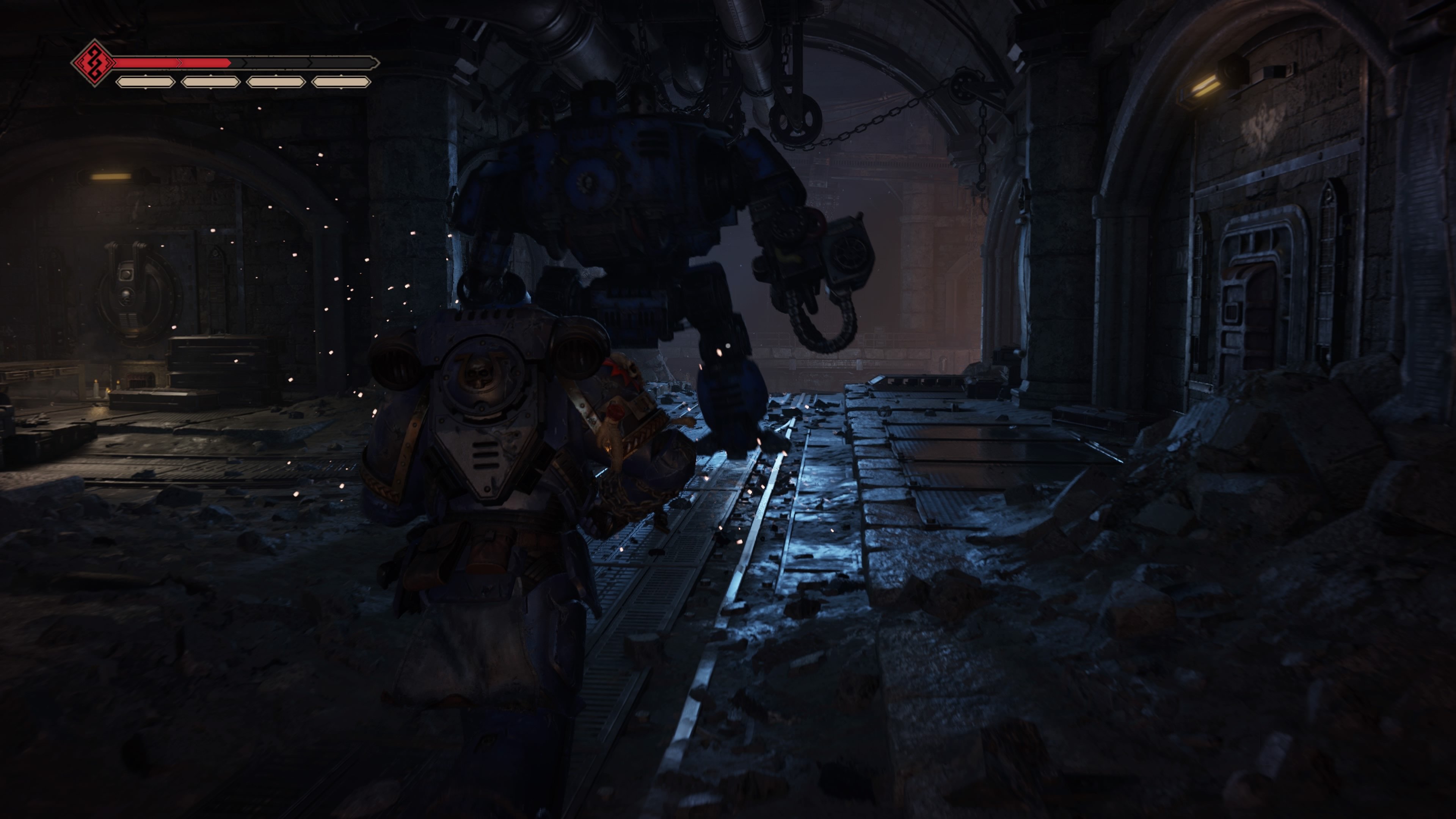Click the end of the red health bar fill

229,62
